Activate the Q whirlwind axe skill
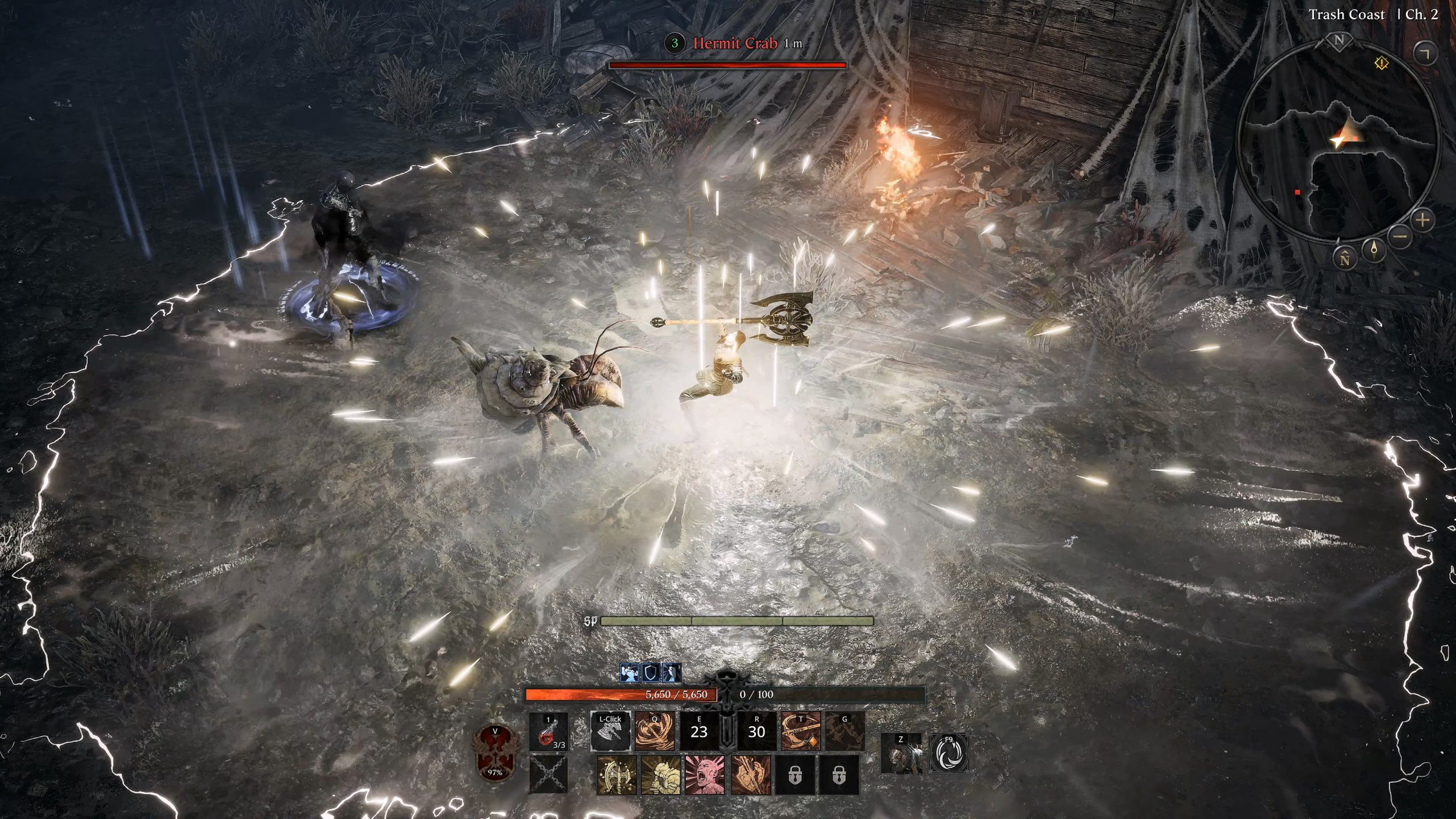This screenshot has height=819, width=1456. [x=655, y=730]
